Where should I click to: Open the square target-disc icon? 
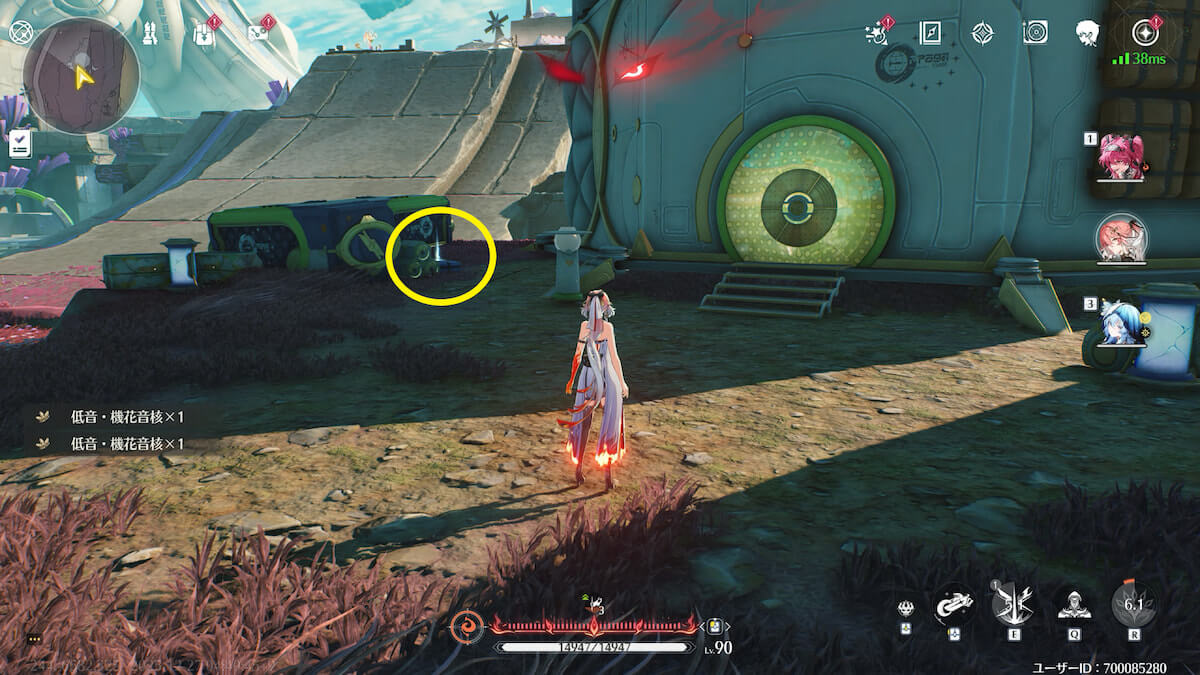point(1035,33)
